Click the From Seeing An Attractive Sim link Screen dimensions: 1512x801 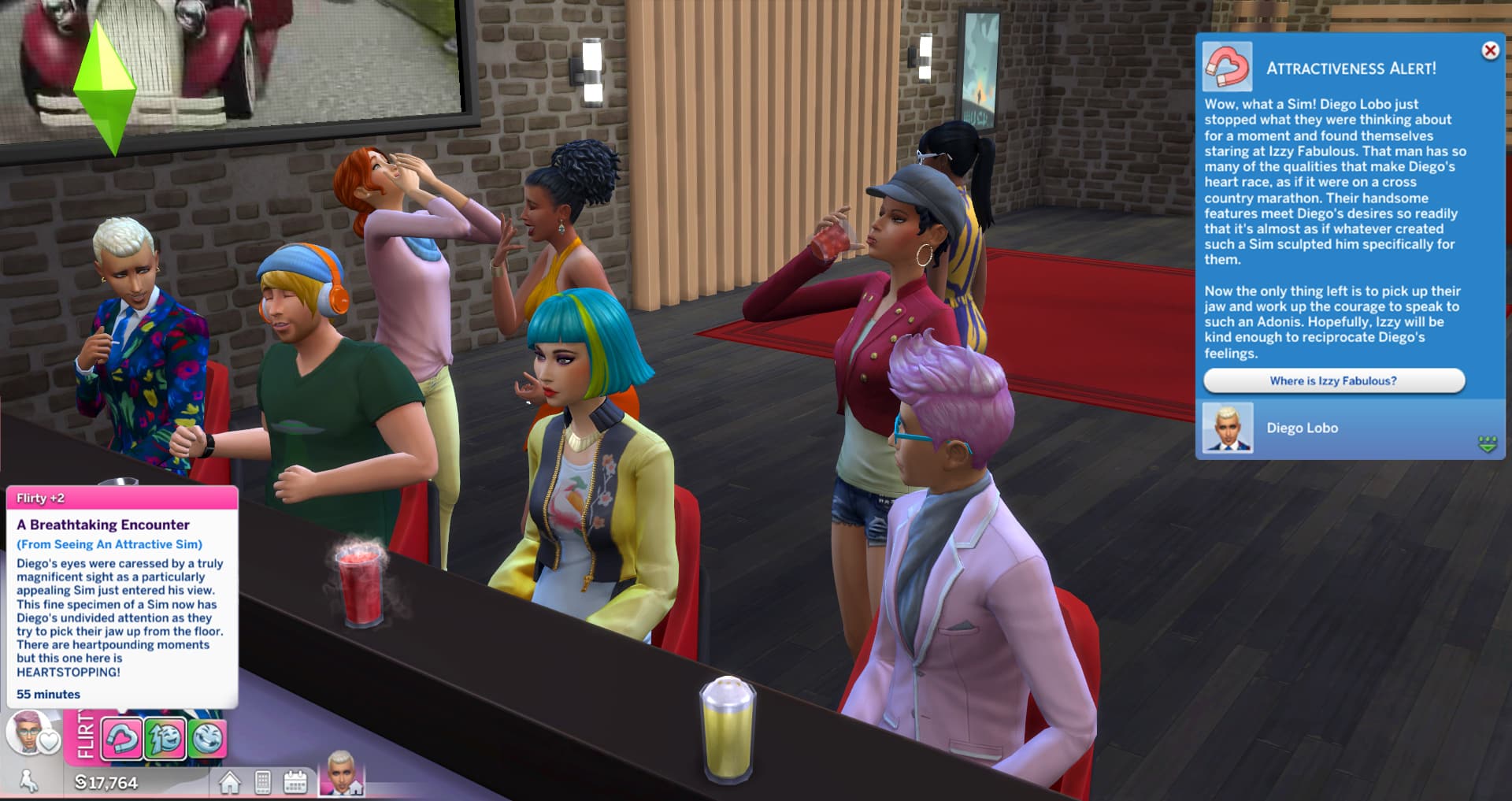pyautogui.click(x=110, y=544)
